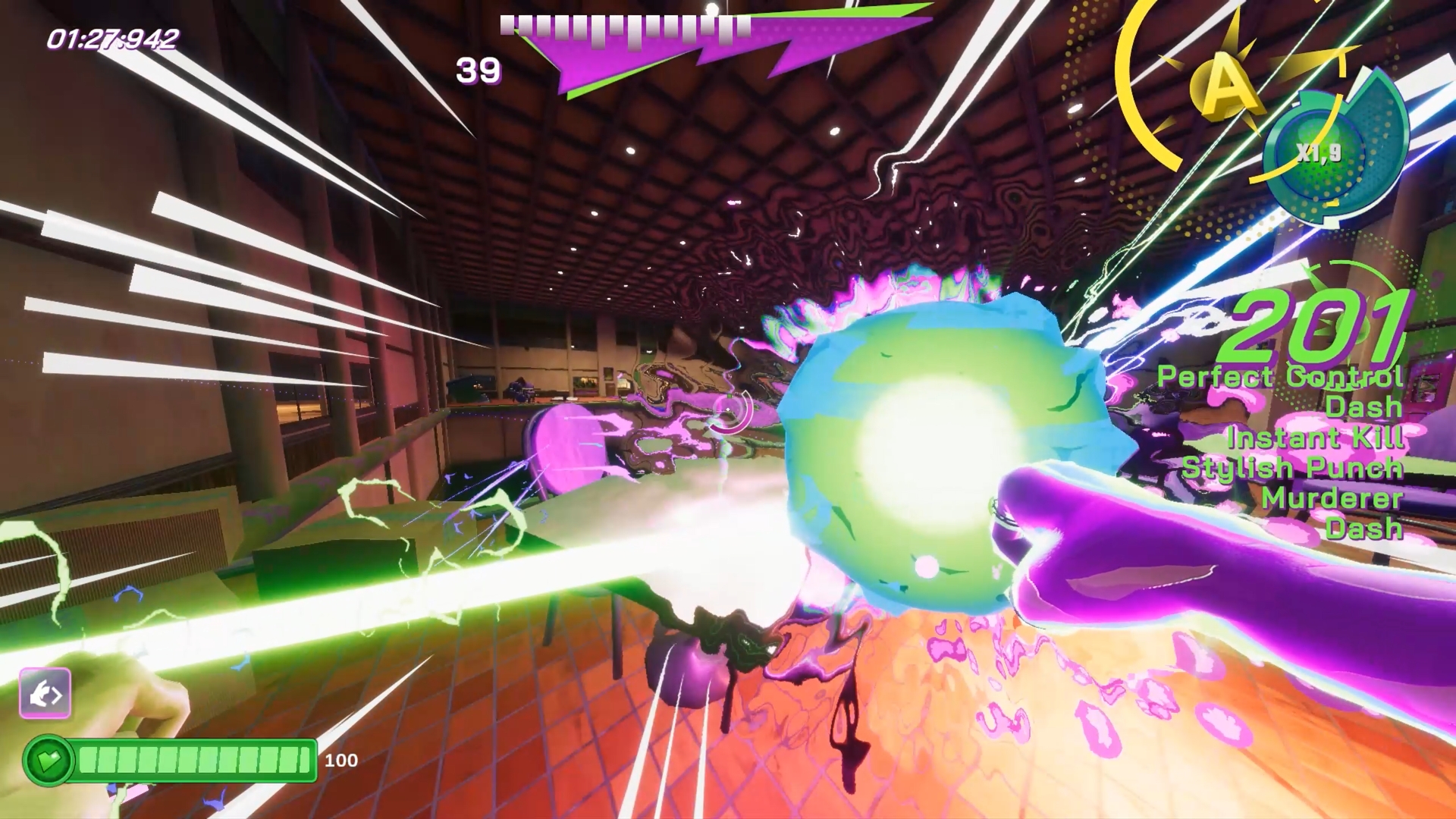
Task: Click the yellow A style rank emblem
Action: tap(1222, 86)
